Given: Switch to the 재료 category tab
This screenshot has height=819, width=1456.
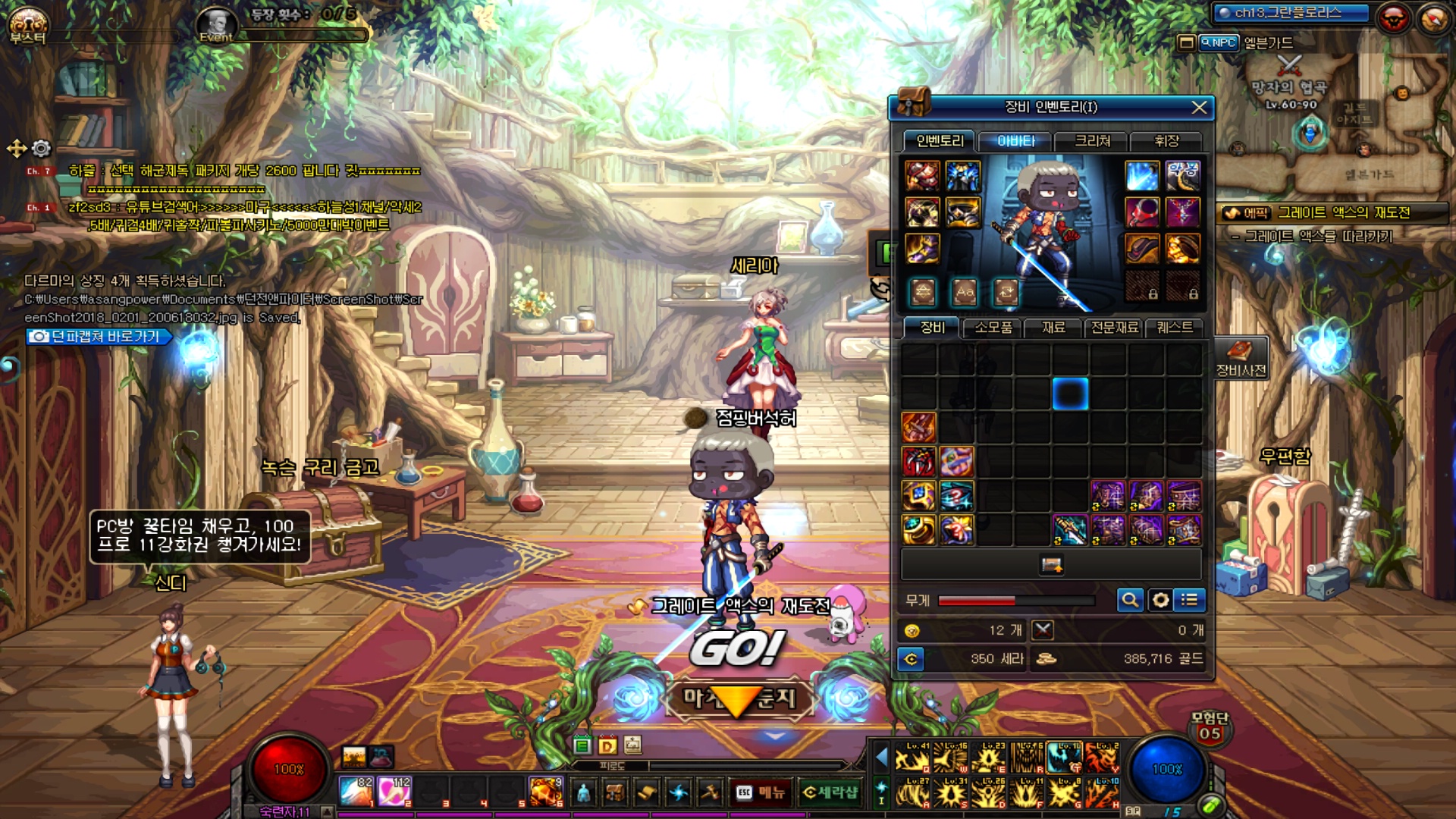Looking at the screenshot, I should [x=1053, y=328].
